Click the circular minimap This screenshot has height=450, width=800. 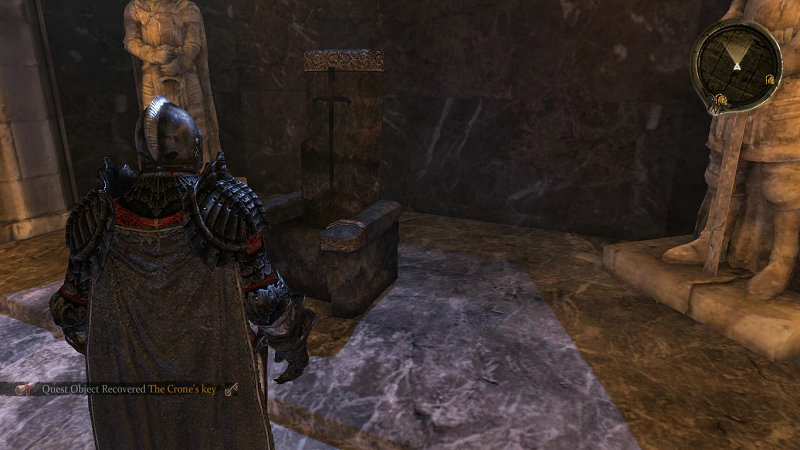pyautogui.click(x=735, y=65)
